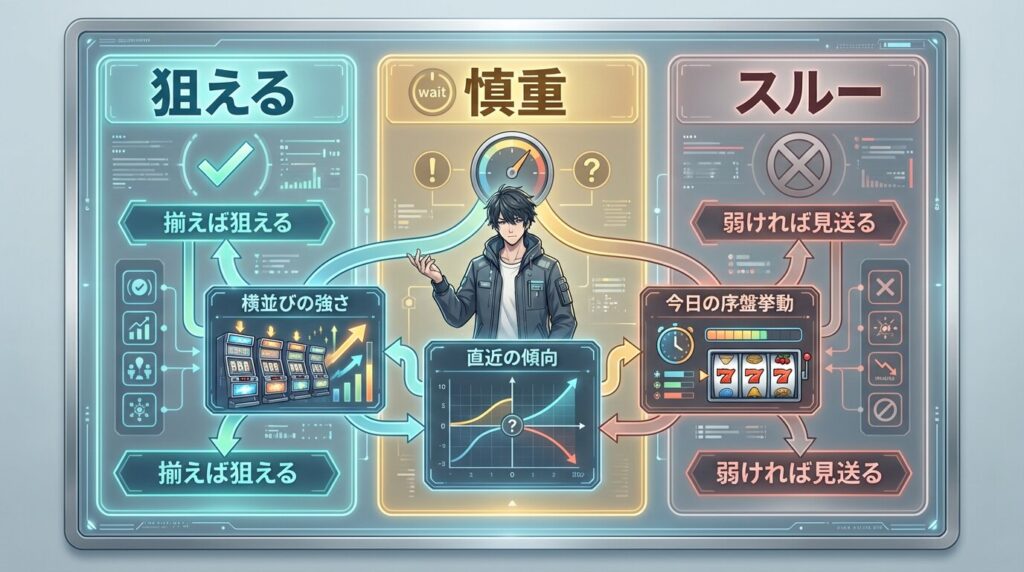Click the large glowing checkmark circle
The height and width of the screenshot is (572, 1024).
coord(224,168)
